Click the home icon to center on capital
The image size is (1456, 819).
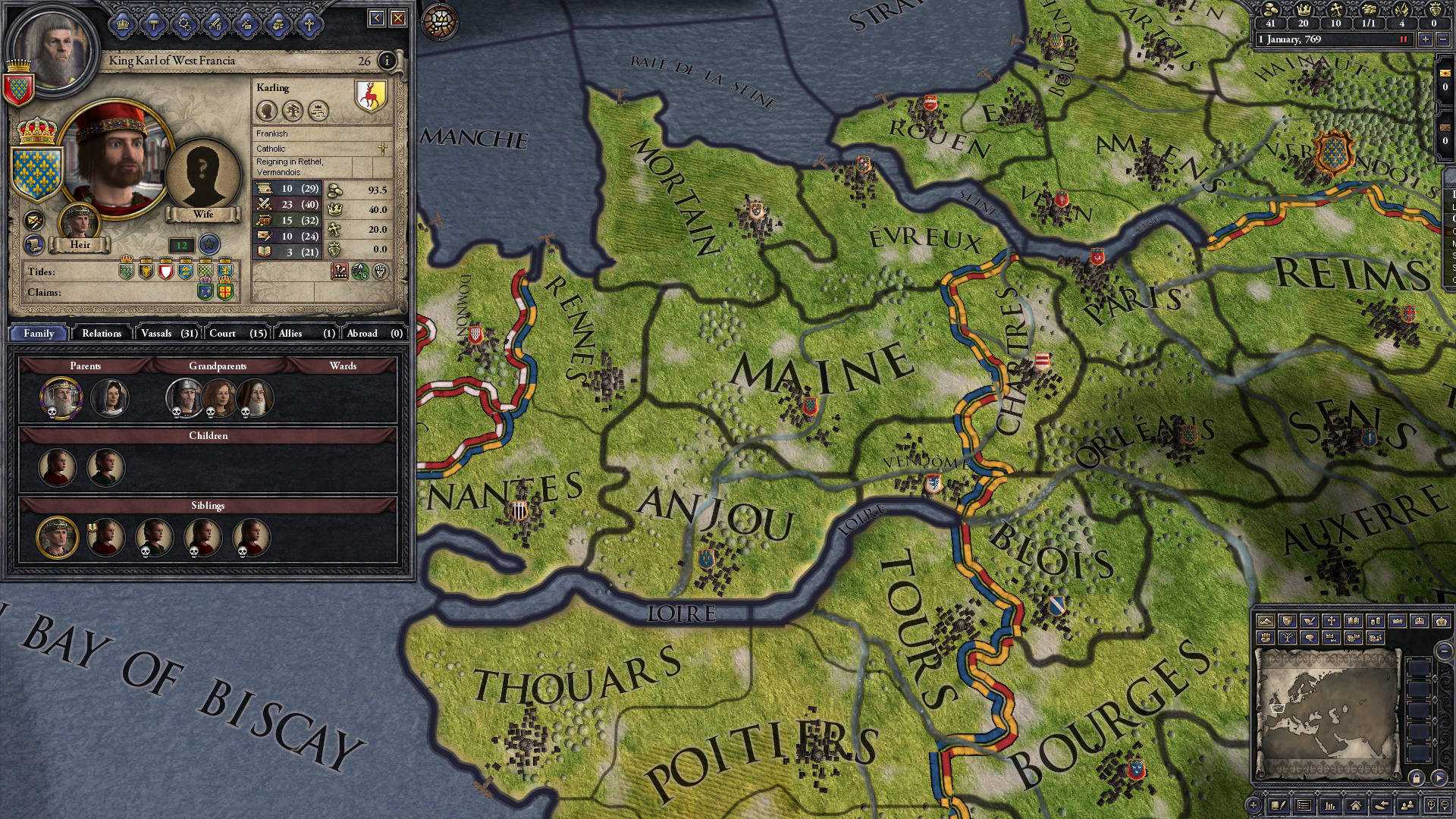pos(1357,805)
